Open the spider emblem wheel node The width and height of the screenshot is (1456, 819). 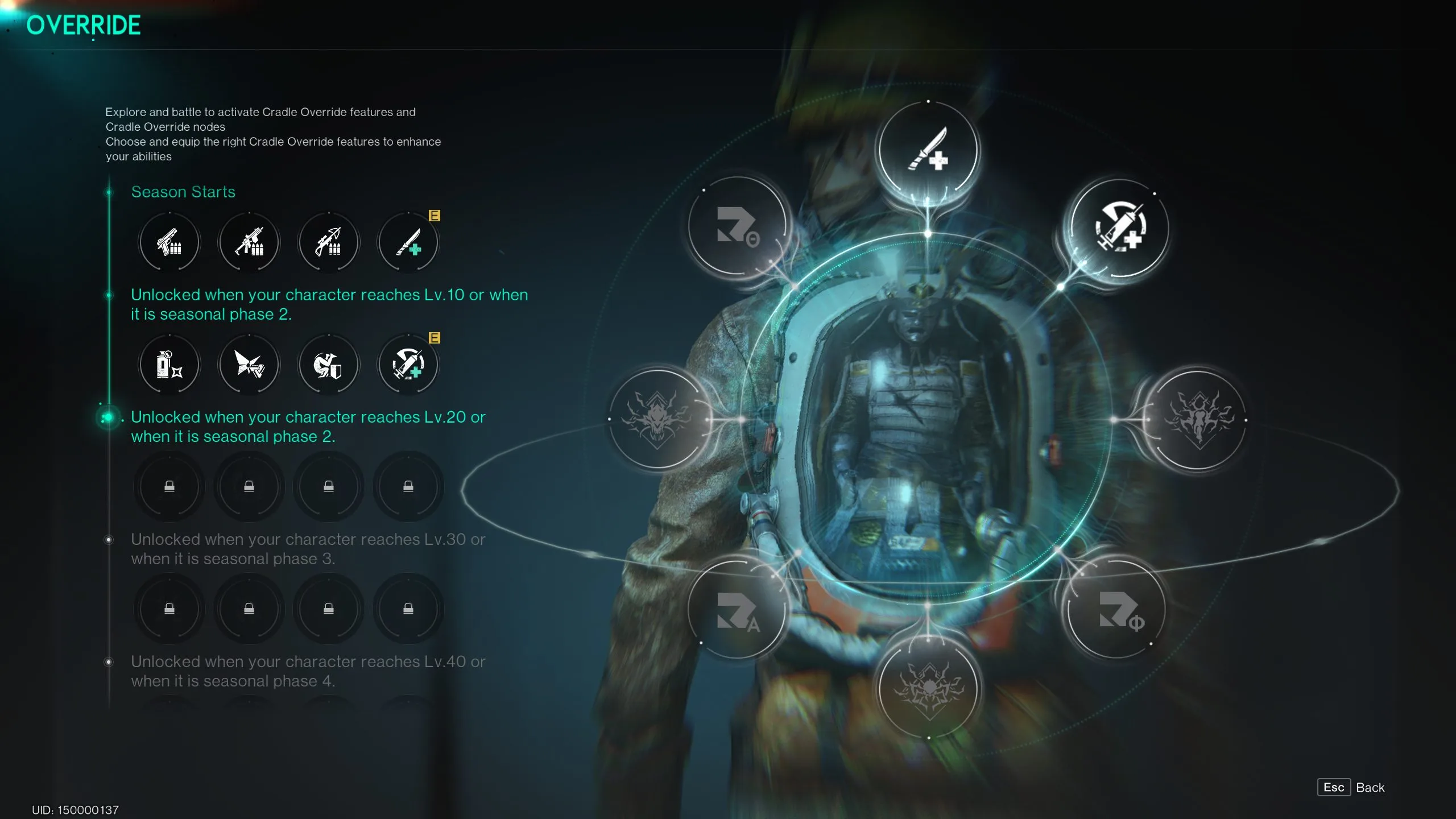(928, 689)
